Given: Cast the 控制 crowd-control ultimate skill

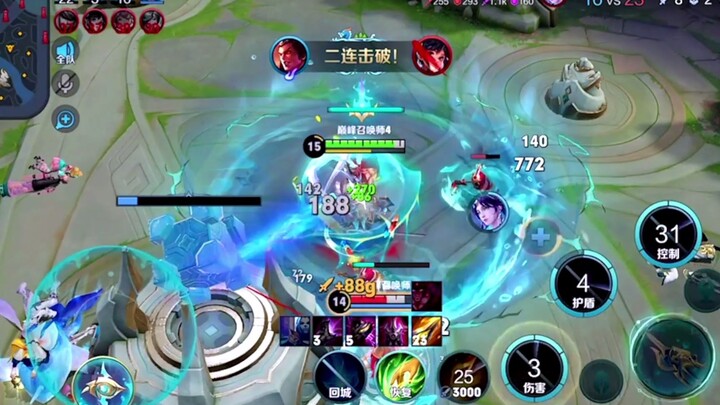Looking at the screenshot, I should (x=668, y=236).
